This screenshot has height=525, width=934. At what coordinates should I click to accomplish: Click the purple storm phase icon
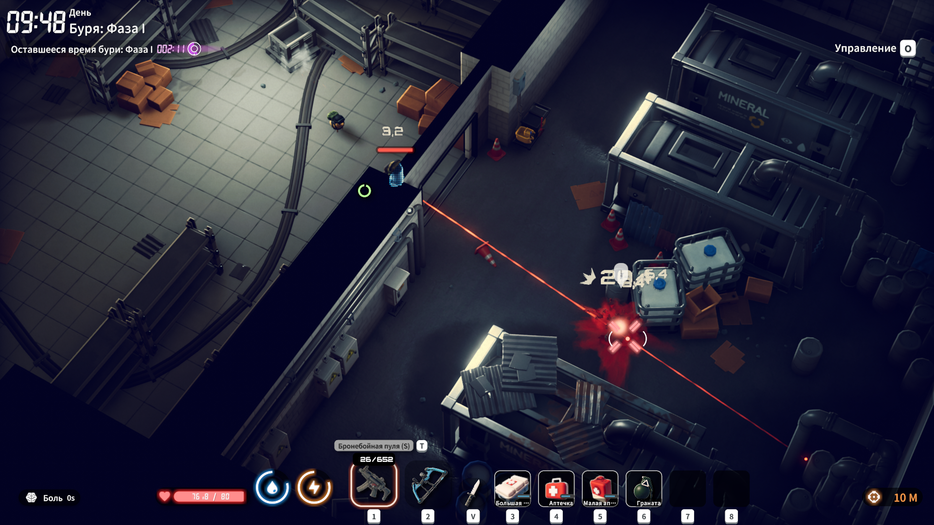pos(194,49)
